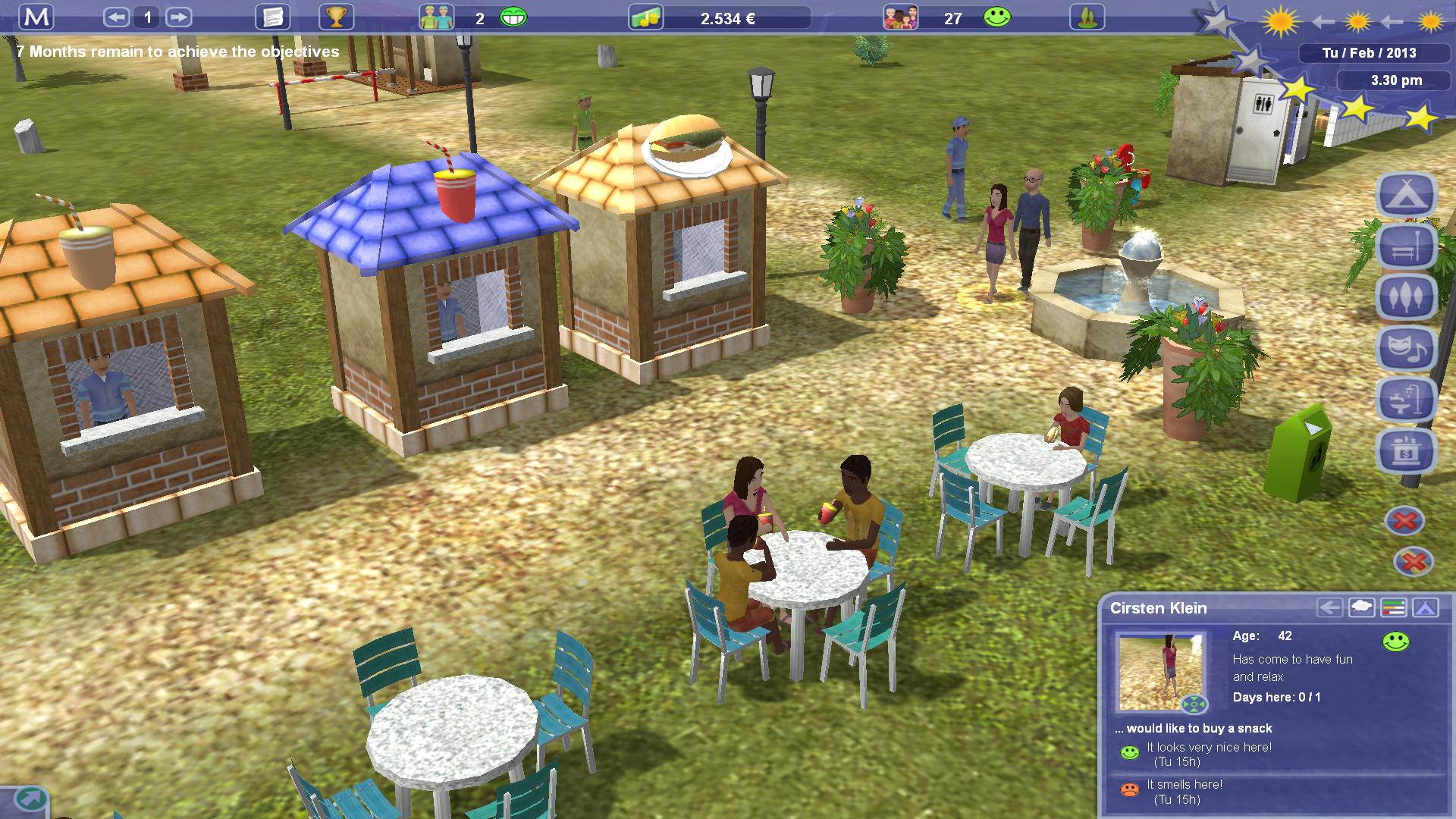Open the trees environment icon in top bar
This screenshot has width=1456, height=819.
point(1087,17)
